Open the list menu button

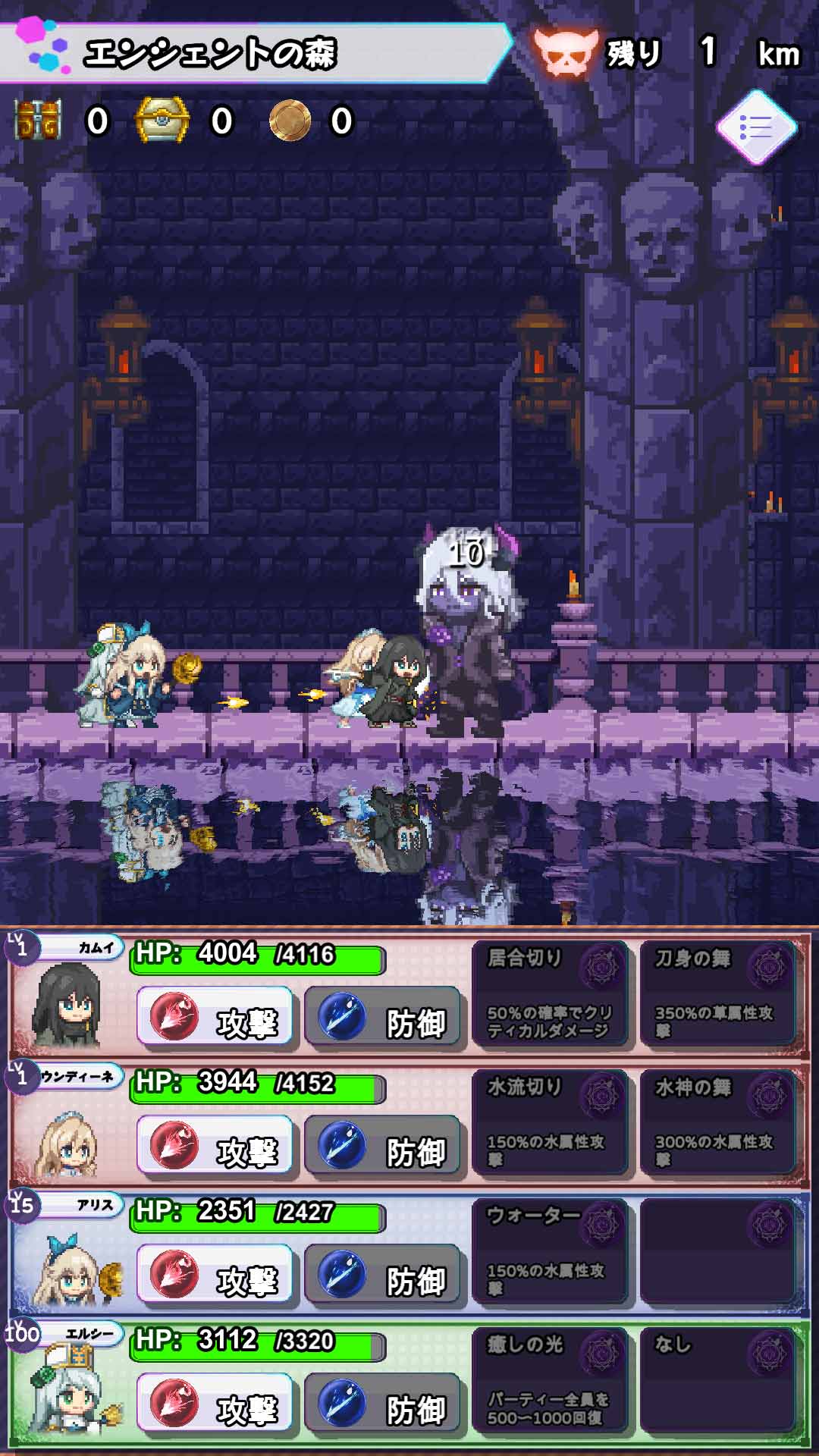click(x=756, y=127)
